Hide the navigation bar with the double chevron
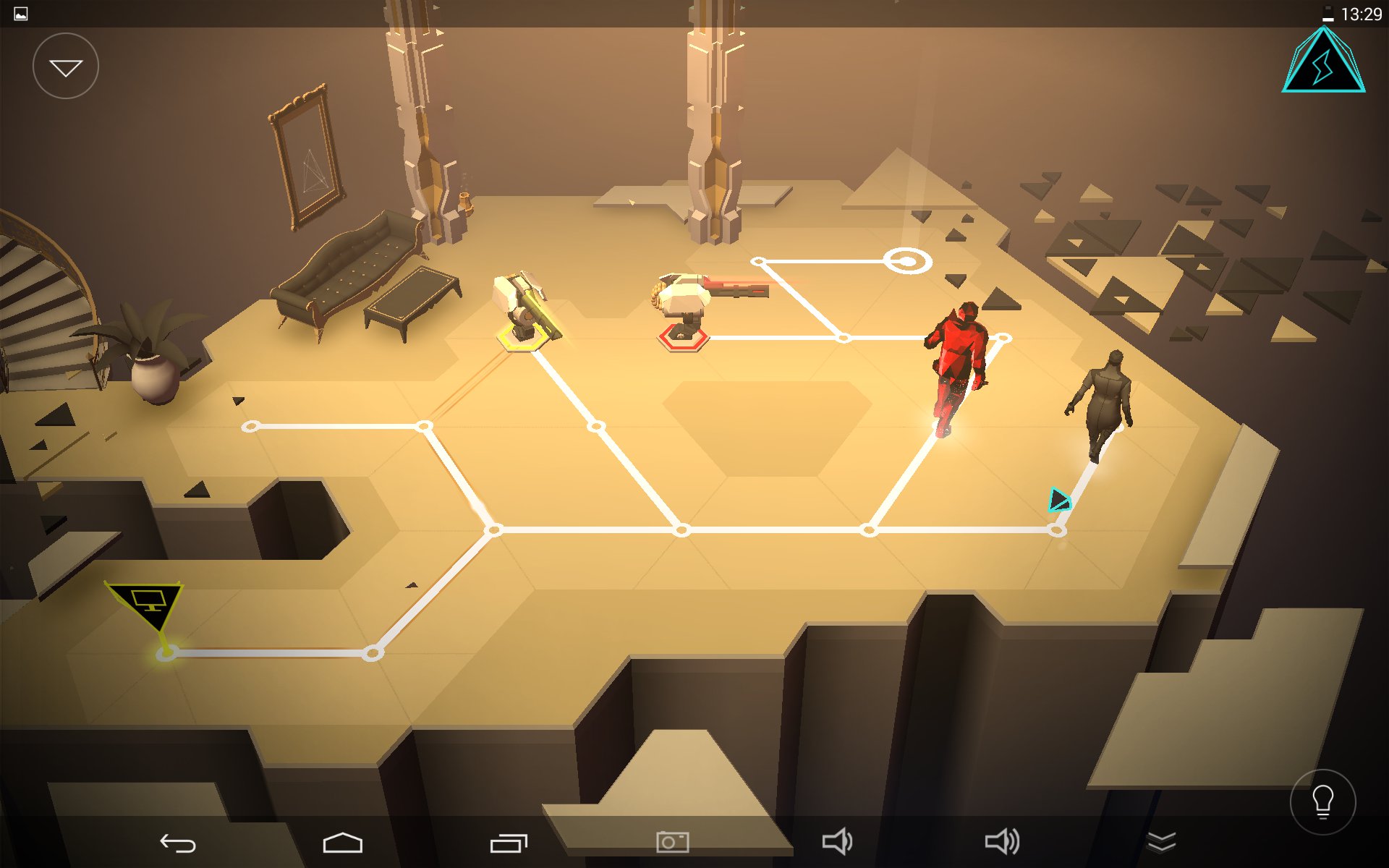1389x868 pixels. pyautogui.click(x=1161, y=842)
